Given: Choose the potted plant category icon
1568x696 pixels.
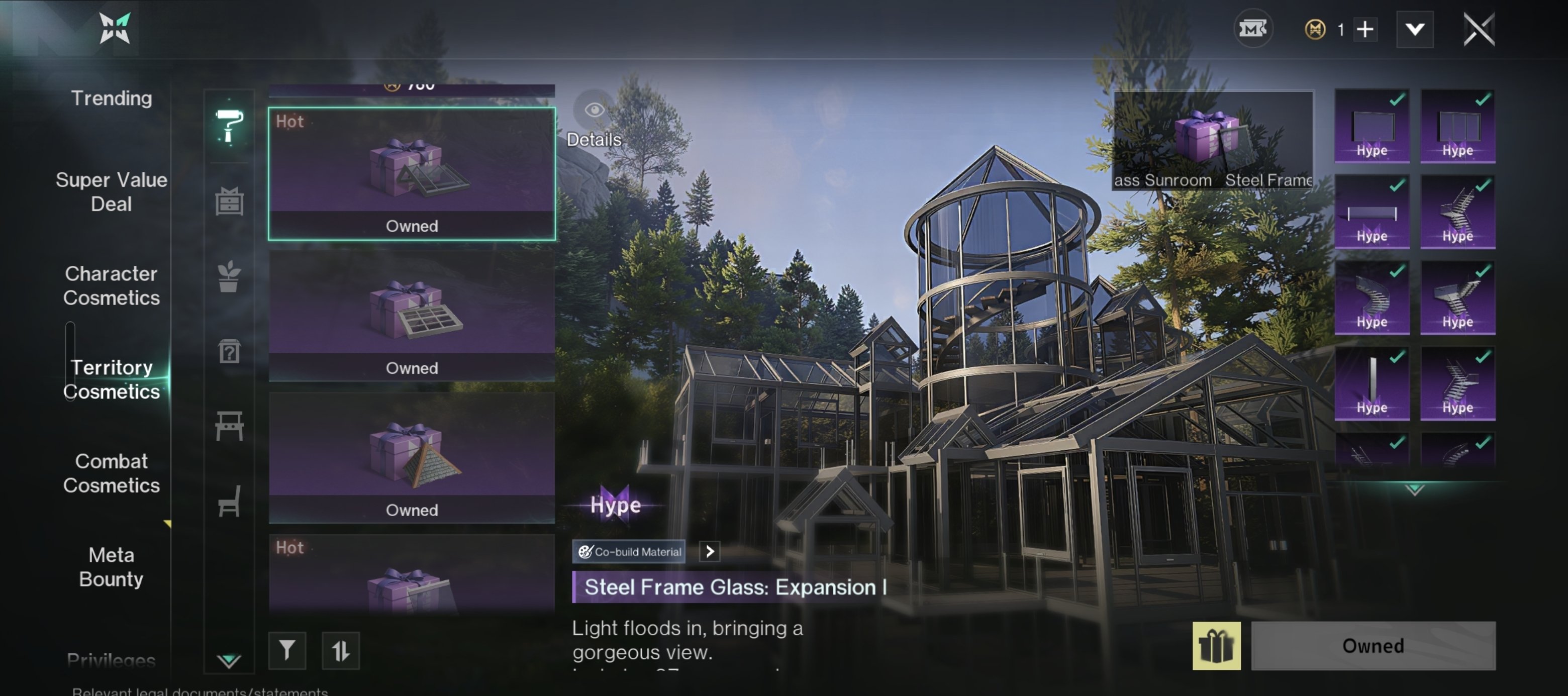Looking at the screenshot, I should (x=229, y=277).
